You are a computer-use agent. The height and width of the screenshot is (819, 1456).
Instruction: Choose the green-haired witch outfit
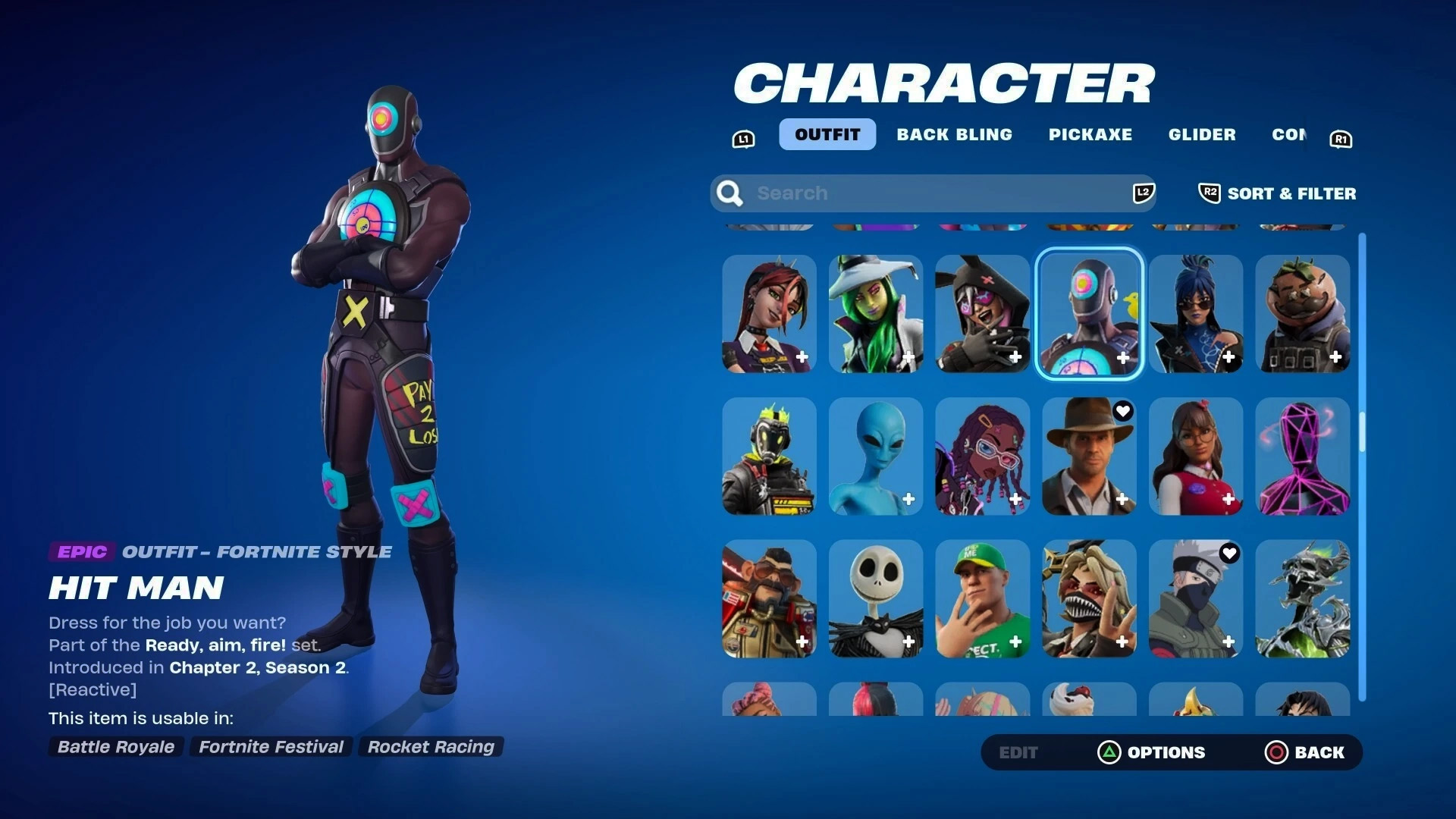[x=876, y=313]
